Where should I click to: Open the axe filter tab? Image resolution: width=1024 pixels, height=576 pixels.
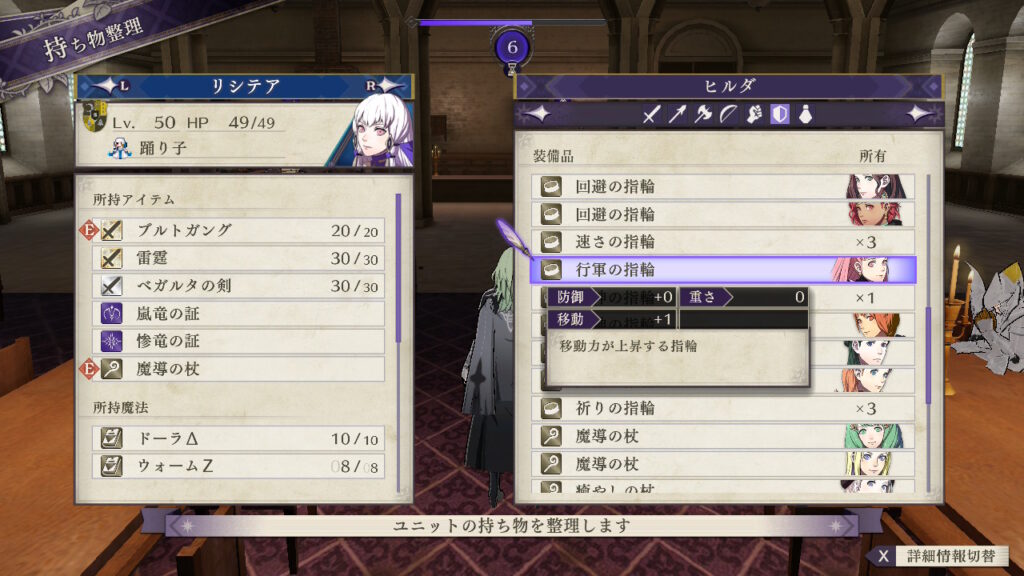[x=703, y=115]
